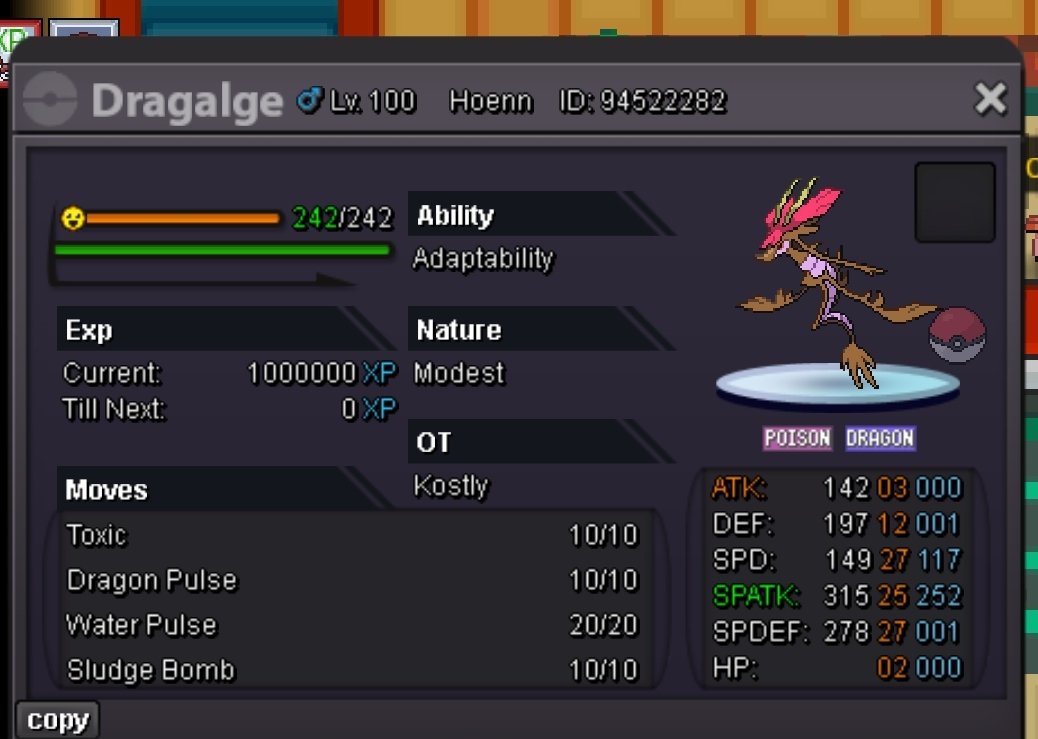Click the copy button

[58, 720]
